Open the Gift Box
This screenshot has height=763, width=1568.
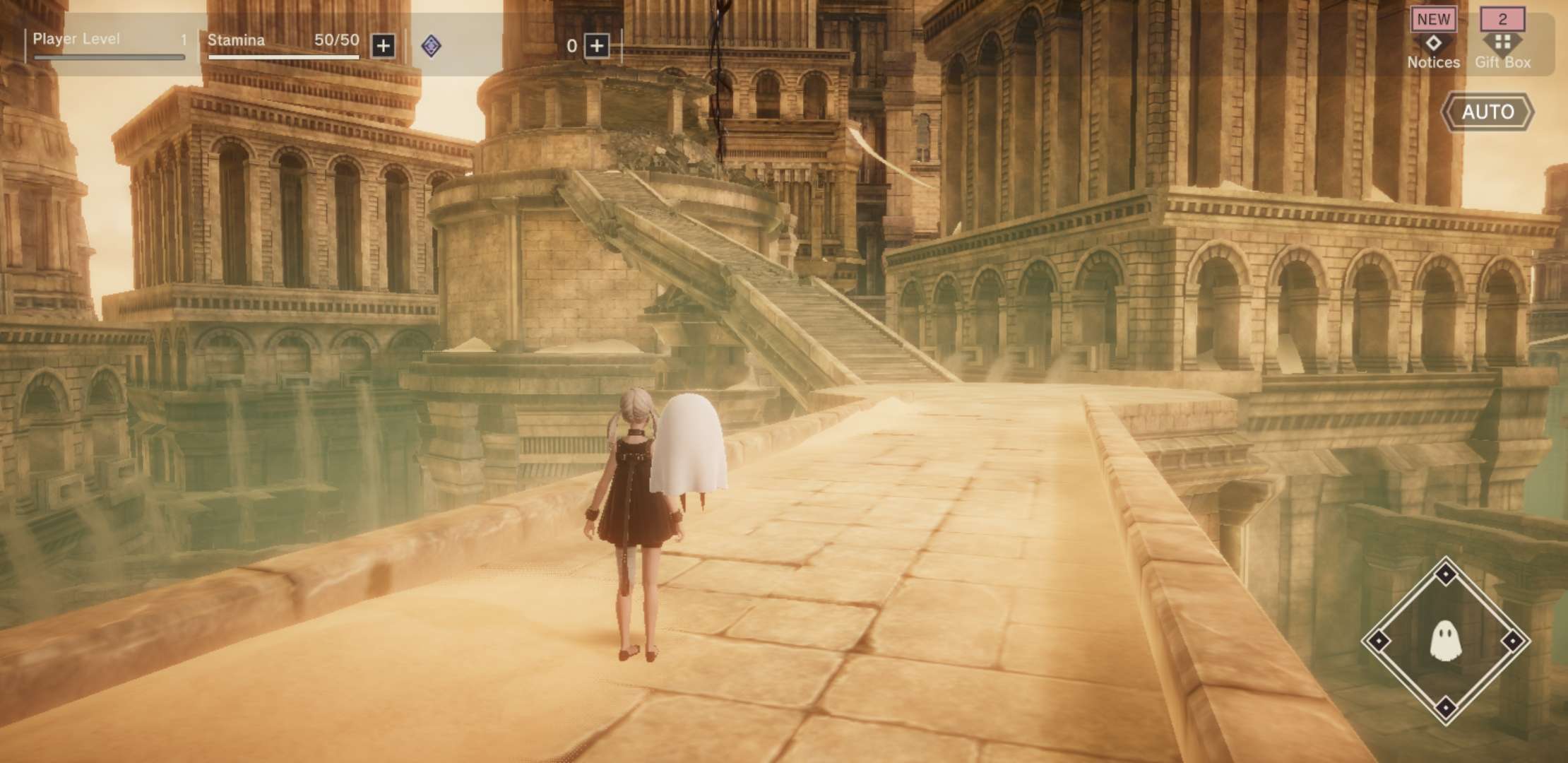(1502, 42)
